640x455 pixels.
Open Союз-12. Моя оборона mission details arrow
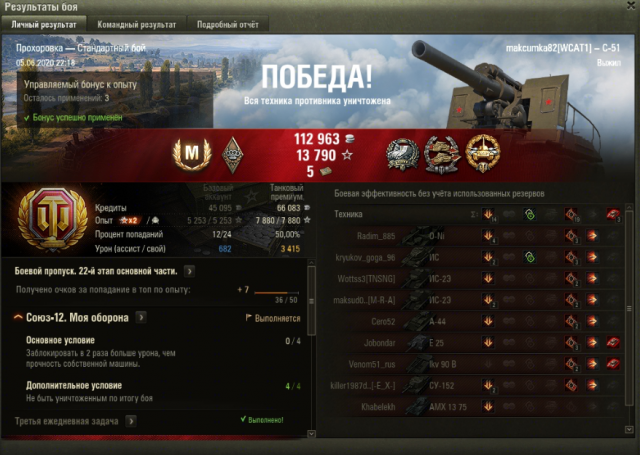[141, 318]
